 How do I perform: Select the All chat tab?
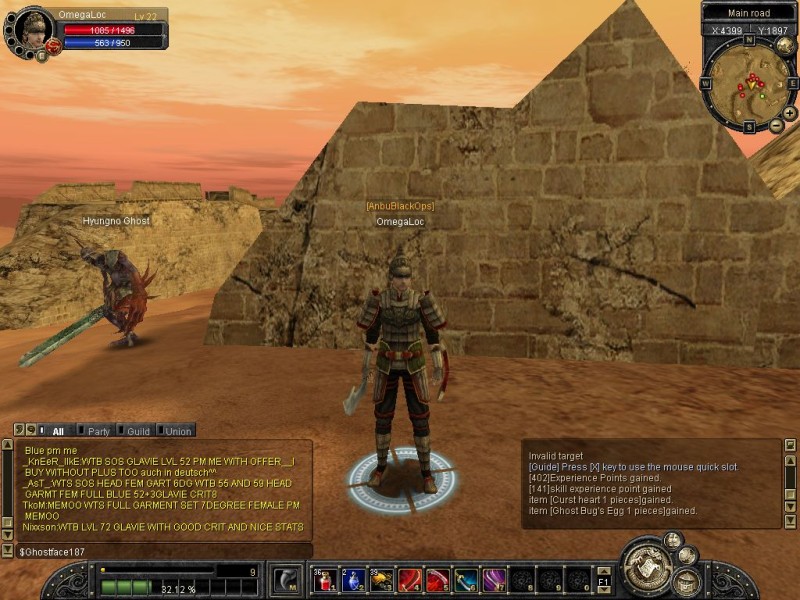pos(57,431)
